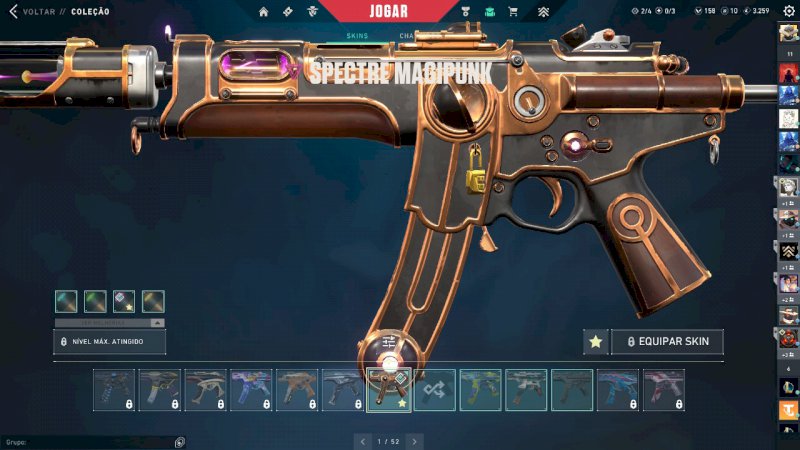Open the orange T friend avatar
The height and width of the screenshot is (450, 800).
[x=788, y=410]
